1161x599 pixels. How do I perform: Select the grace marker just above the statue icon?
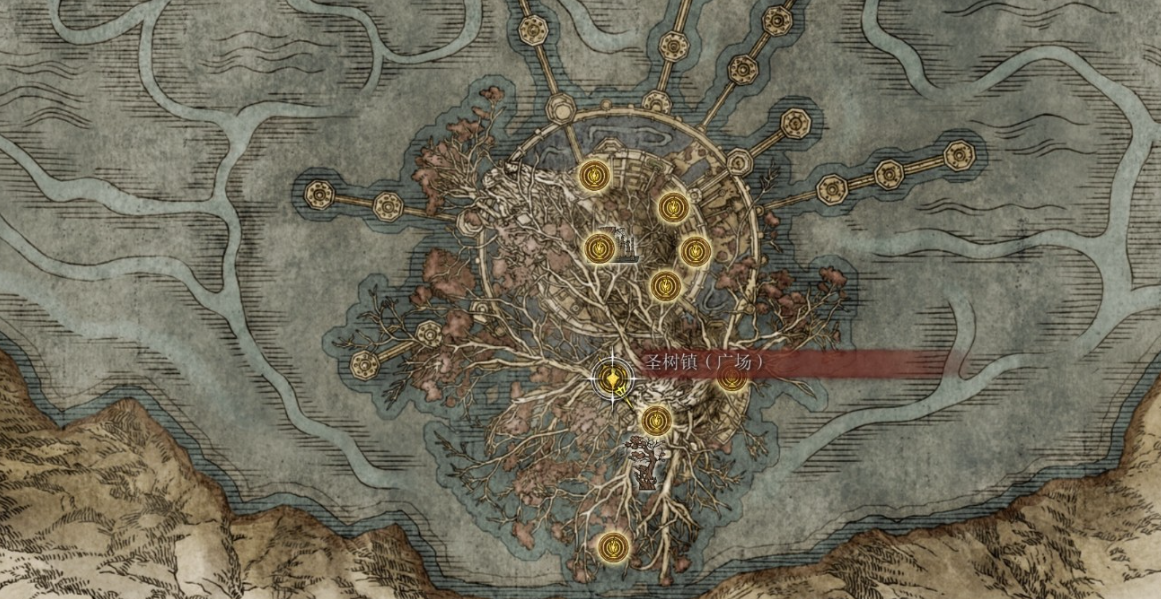655,421
